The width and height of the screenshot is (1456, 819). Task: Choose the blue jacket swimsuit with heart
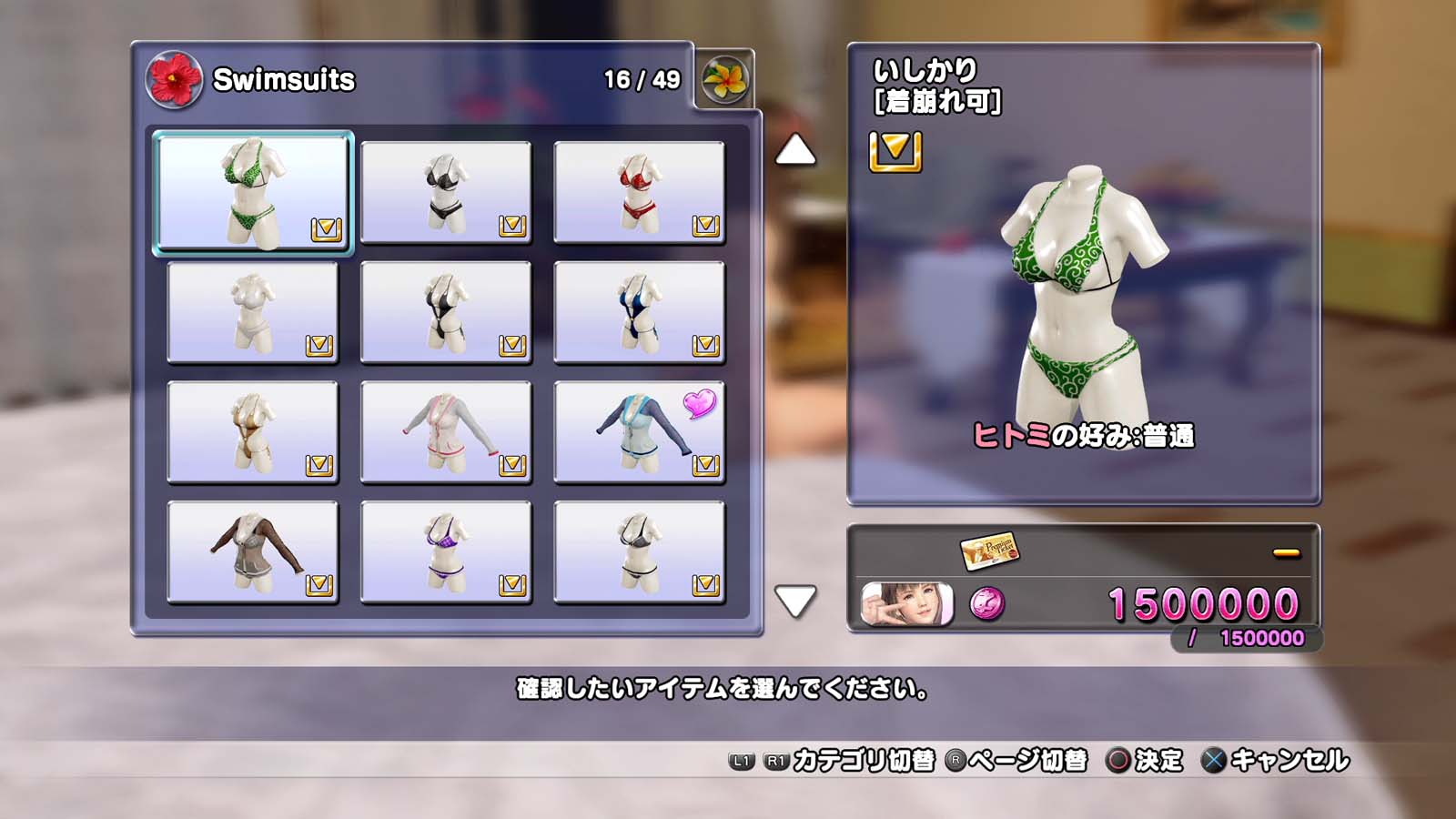click(x=639, y=432)
